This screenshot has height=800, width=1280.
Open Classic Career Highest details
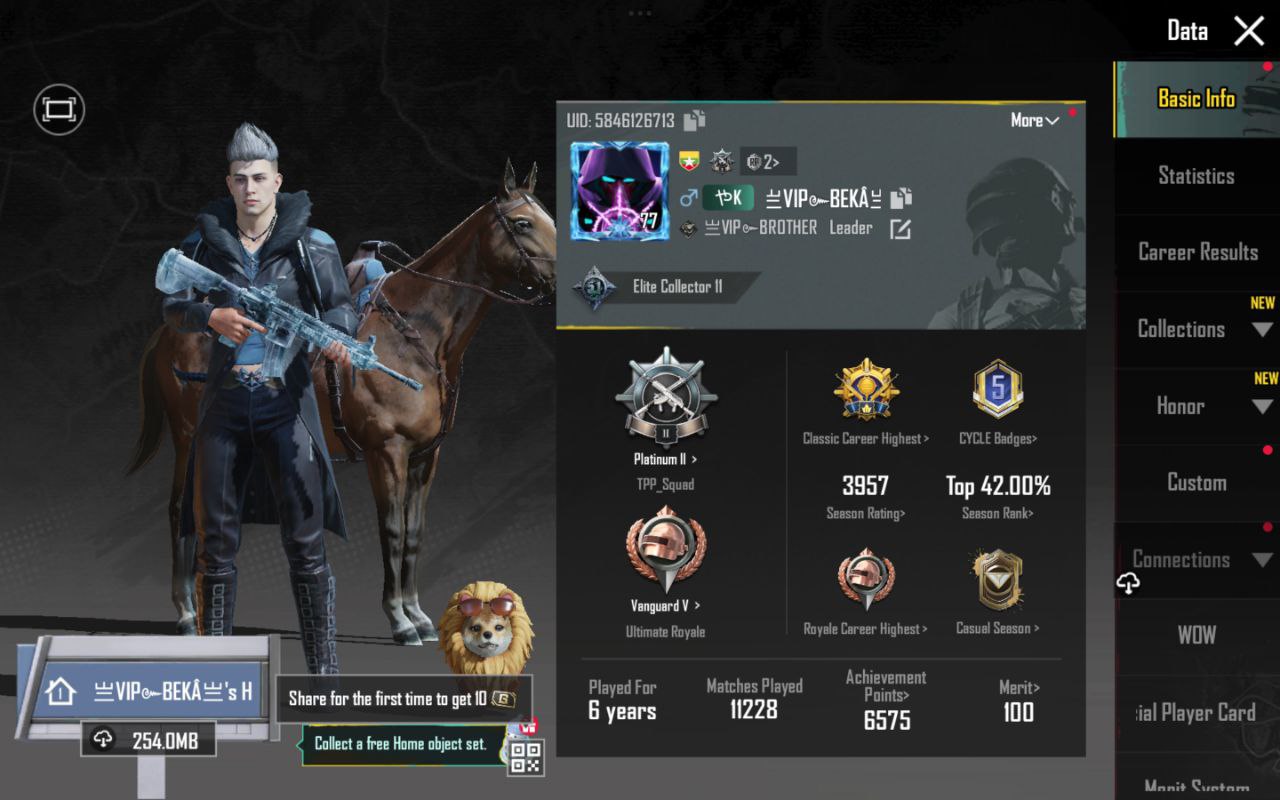[866, 438]
